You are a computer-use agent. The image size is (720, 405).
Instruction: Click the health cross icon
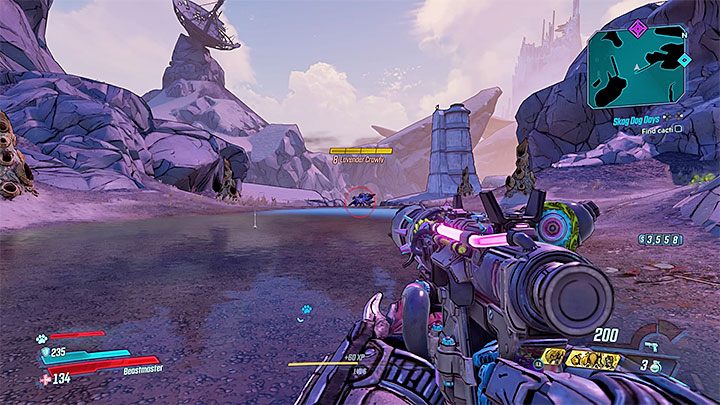pos(43,378)
